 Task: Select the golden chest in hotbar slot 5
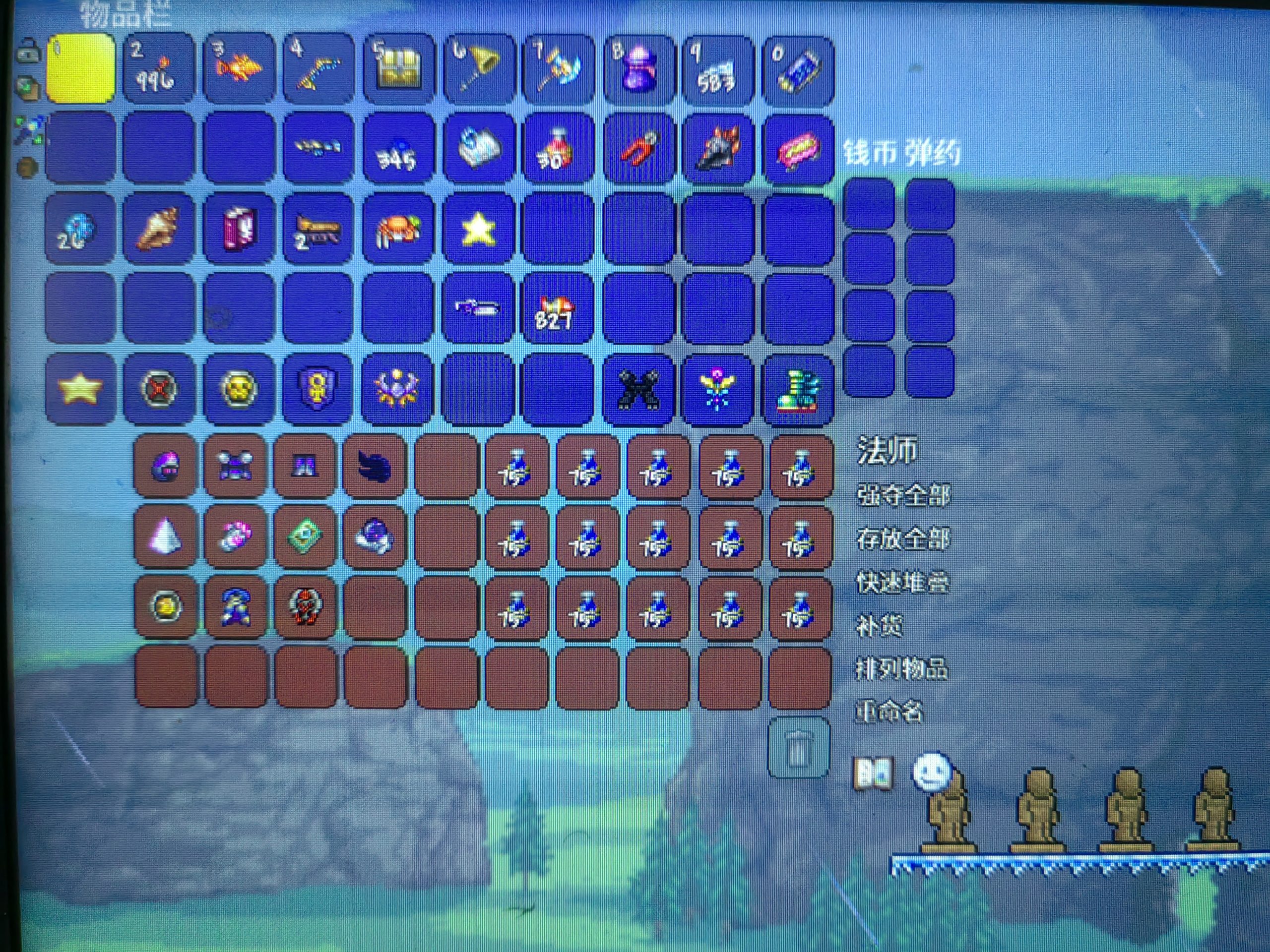(x=397, y=70)
